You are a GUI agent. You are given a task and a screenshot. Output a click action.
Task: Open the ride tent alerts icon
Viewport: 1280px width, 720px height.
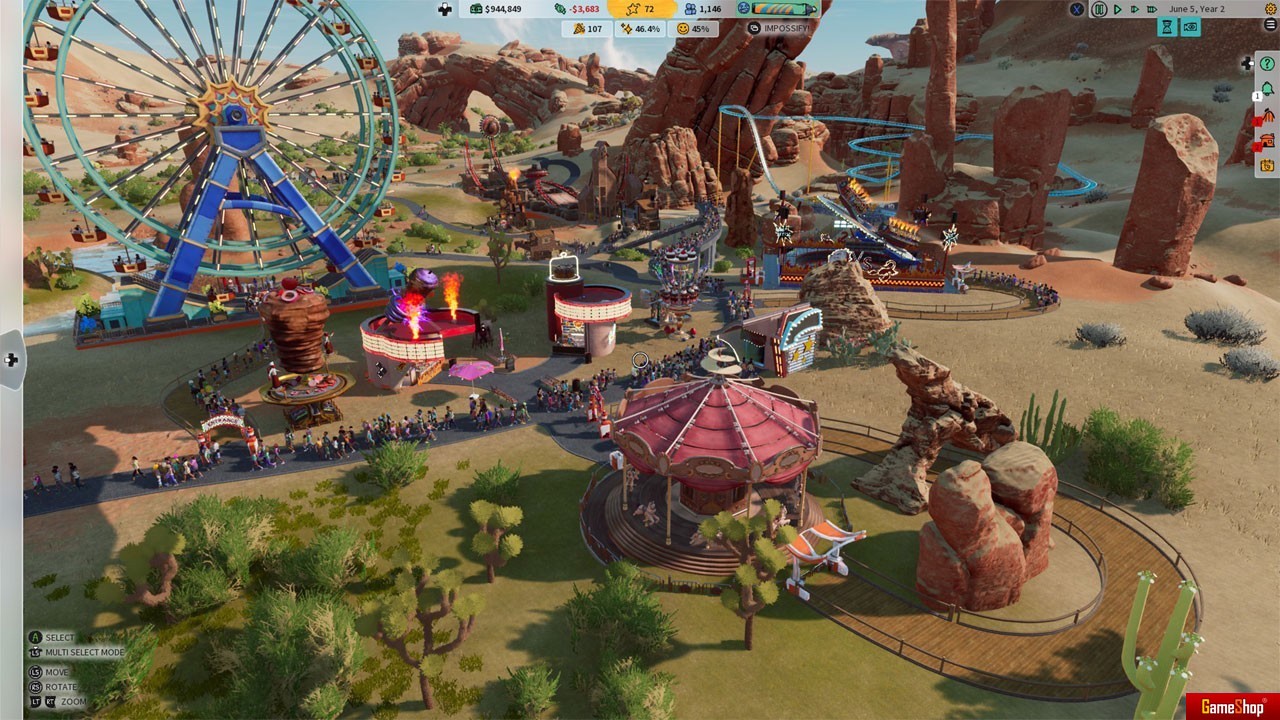click(x=1267, y=116)
